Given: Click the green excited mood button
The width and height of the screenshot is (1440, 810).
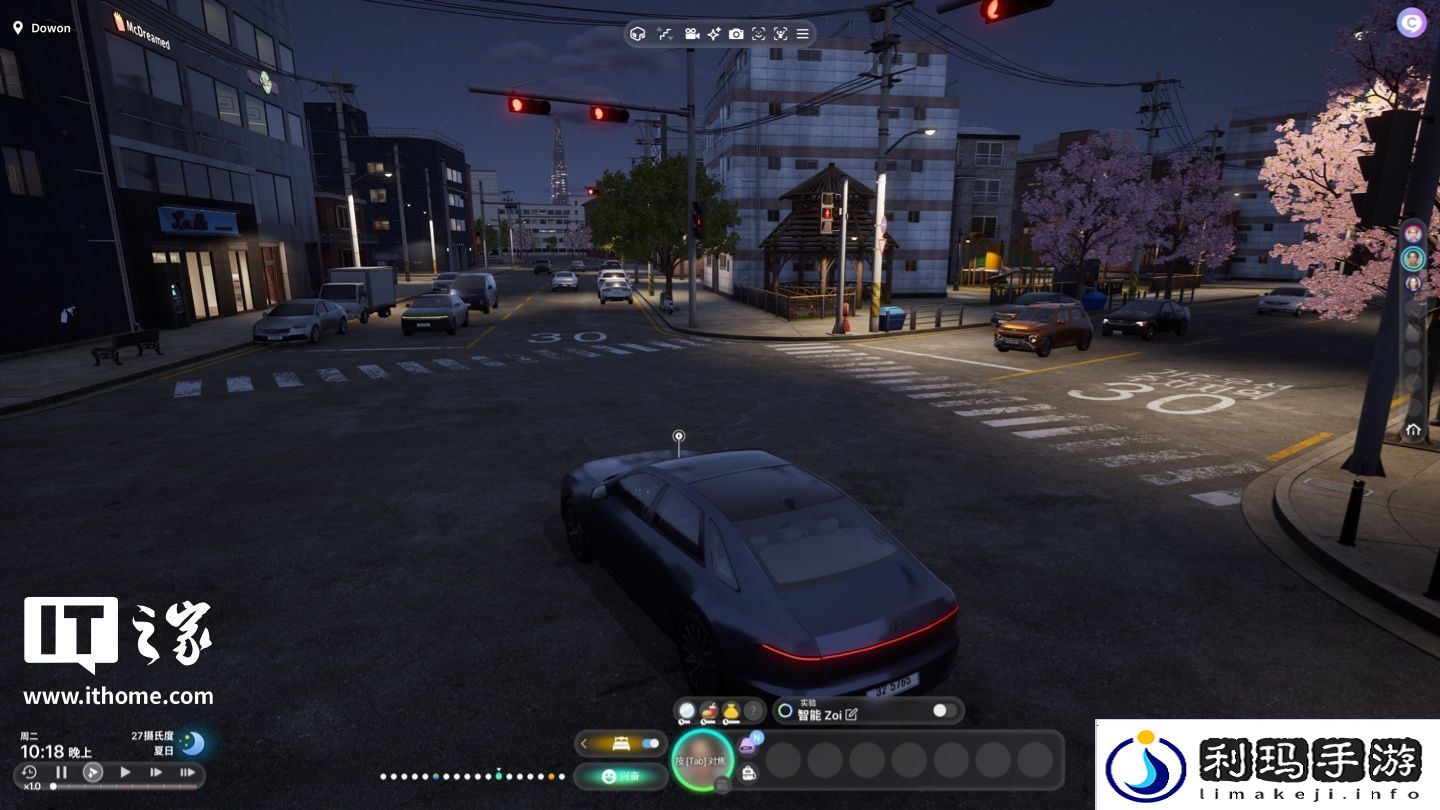Looking at the screenshot, I should 621,775.
